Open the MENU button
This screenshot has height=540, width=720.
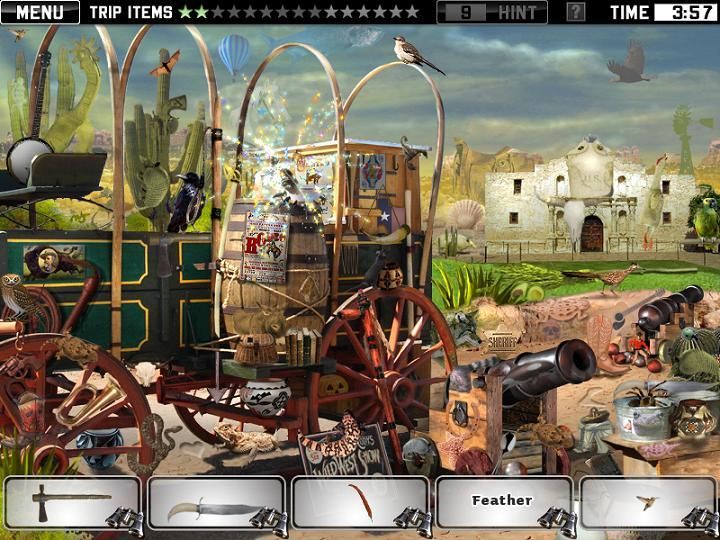click(40, 13)
